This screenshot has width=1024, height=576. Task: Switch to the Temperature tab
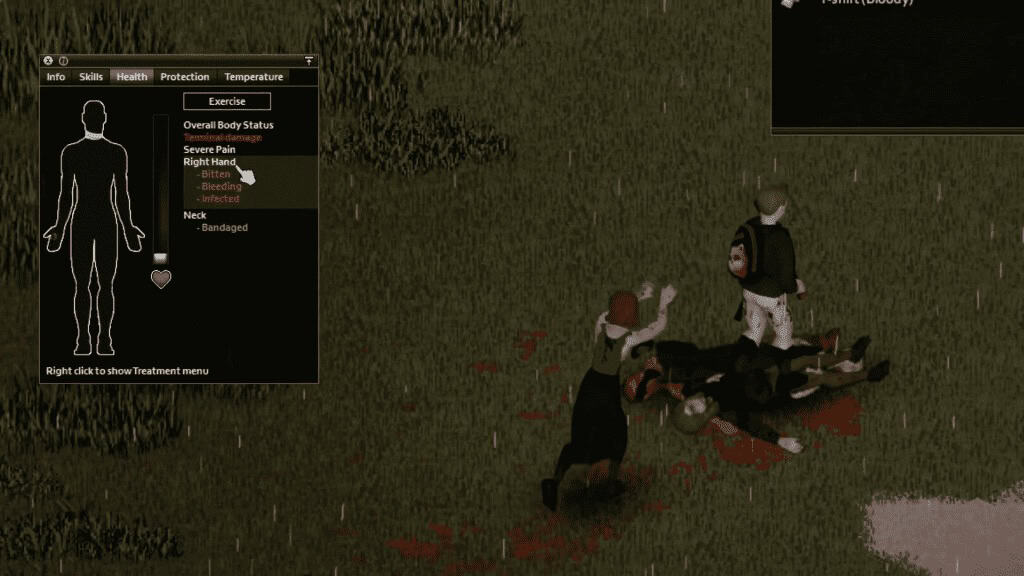[x=253, y=77]
